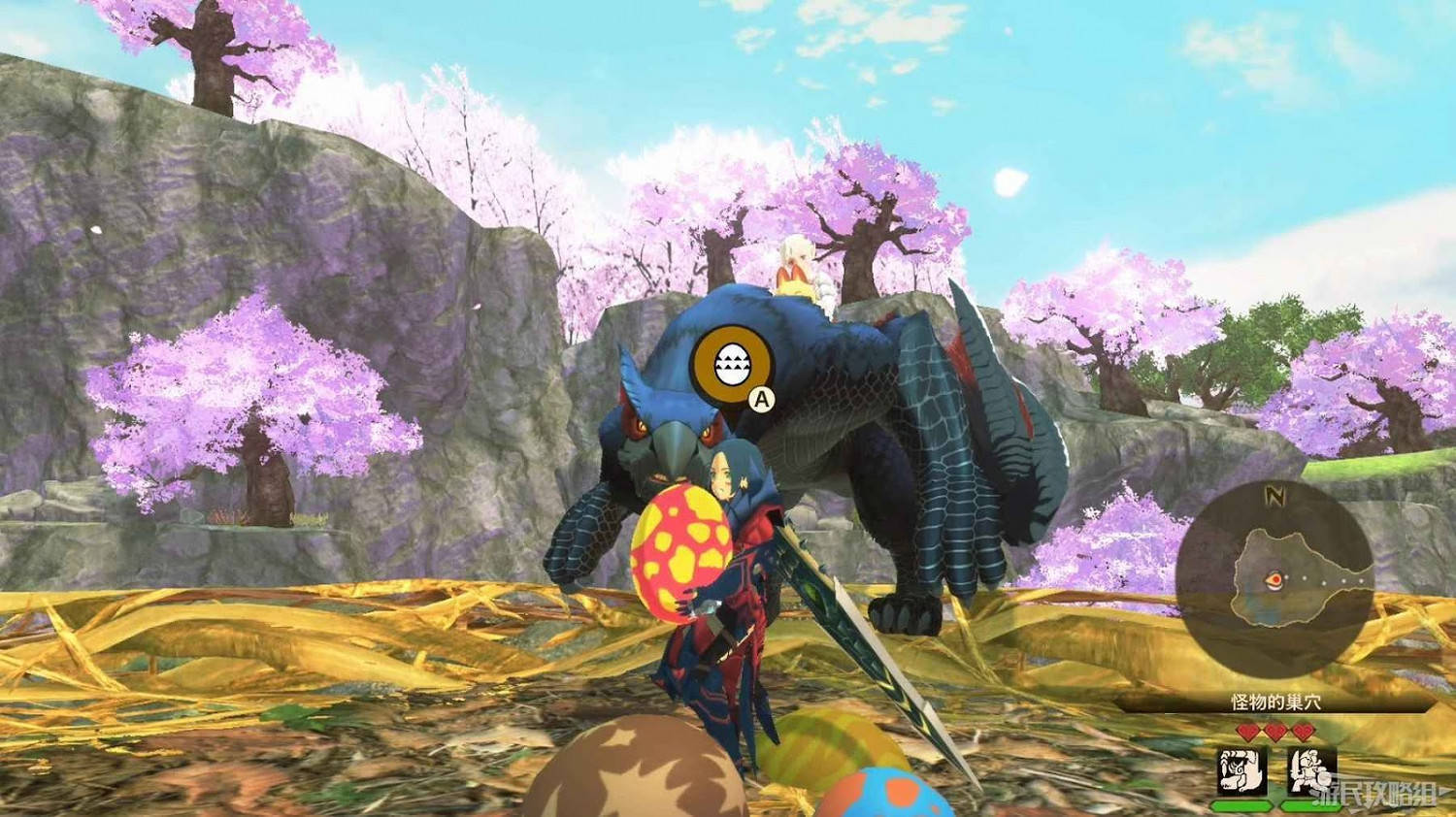Select the player position arrow on the minimap
1456x817 pixels.
pyautogui.click(x=1275, y=579)
